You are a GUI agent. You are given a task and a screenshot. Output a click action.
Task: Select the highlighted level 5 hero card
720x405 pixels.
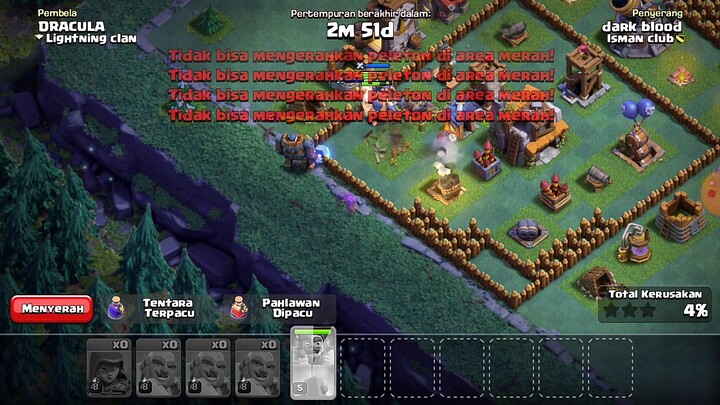[312, 364]
